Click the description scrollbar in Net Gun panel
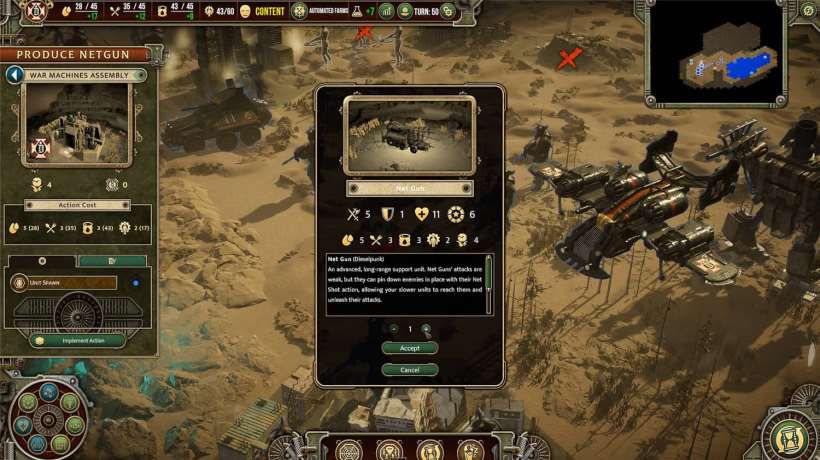Viewport: 820px width, 460px height. click(489, 285)
